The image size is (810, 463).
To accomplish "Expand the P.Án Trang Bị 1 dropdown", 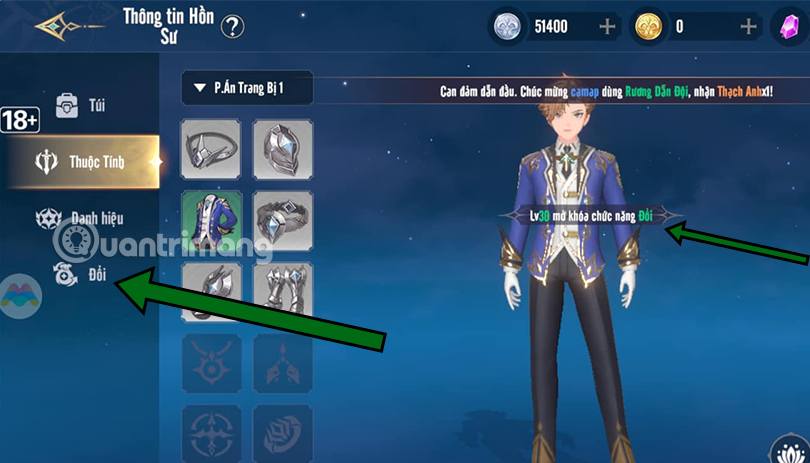I will pyautogui.click(x=247, y=88).
